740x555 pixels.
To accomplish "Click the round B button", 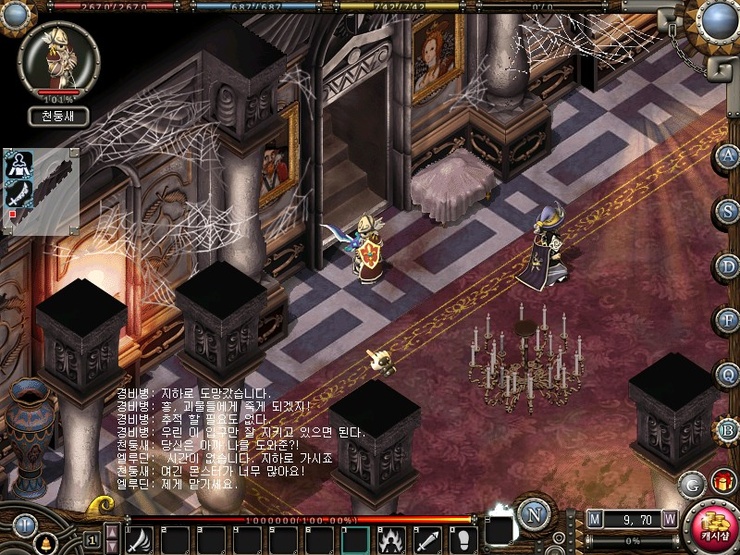I will [727, 430].
